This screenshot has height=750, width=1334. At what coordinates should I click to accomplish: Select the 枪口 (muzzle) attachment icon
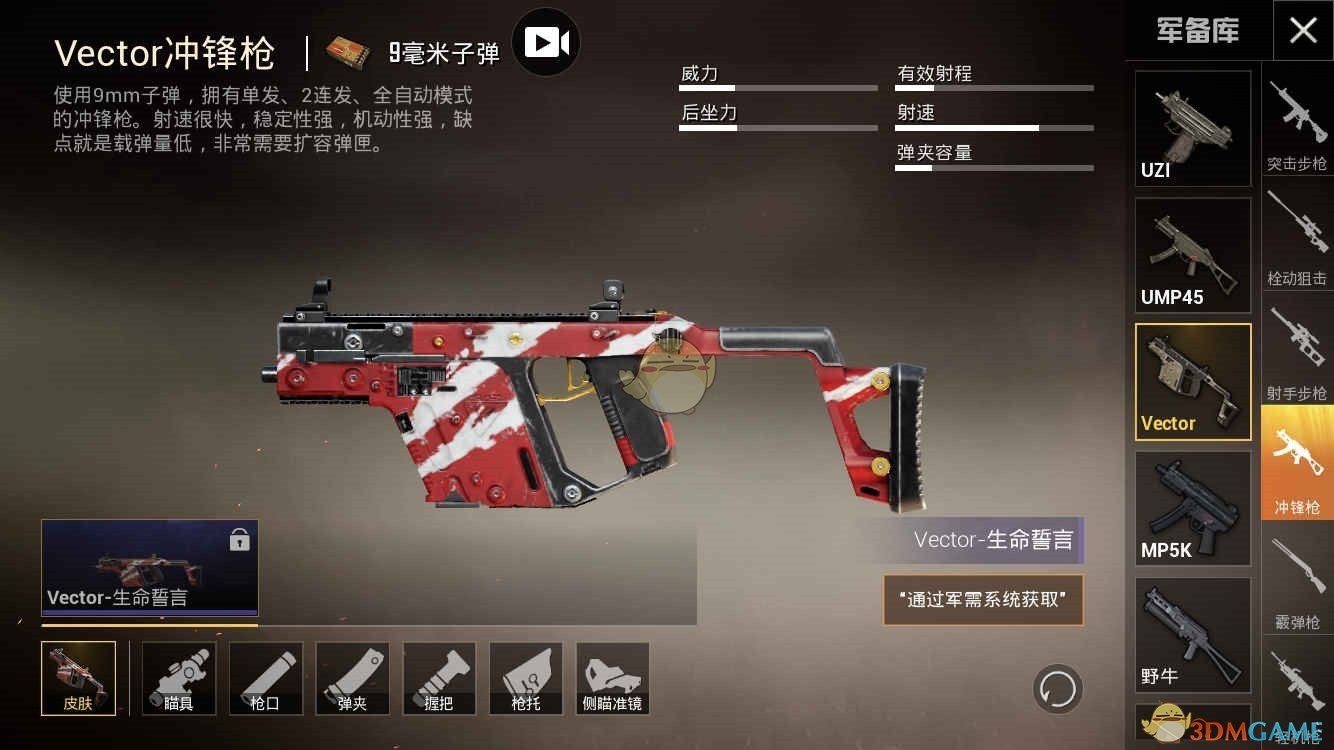[x=265, y=678]
